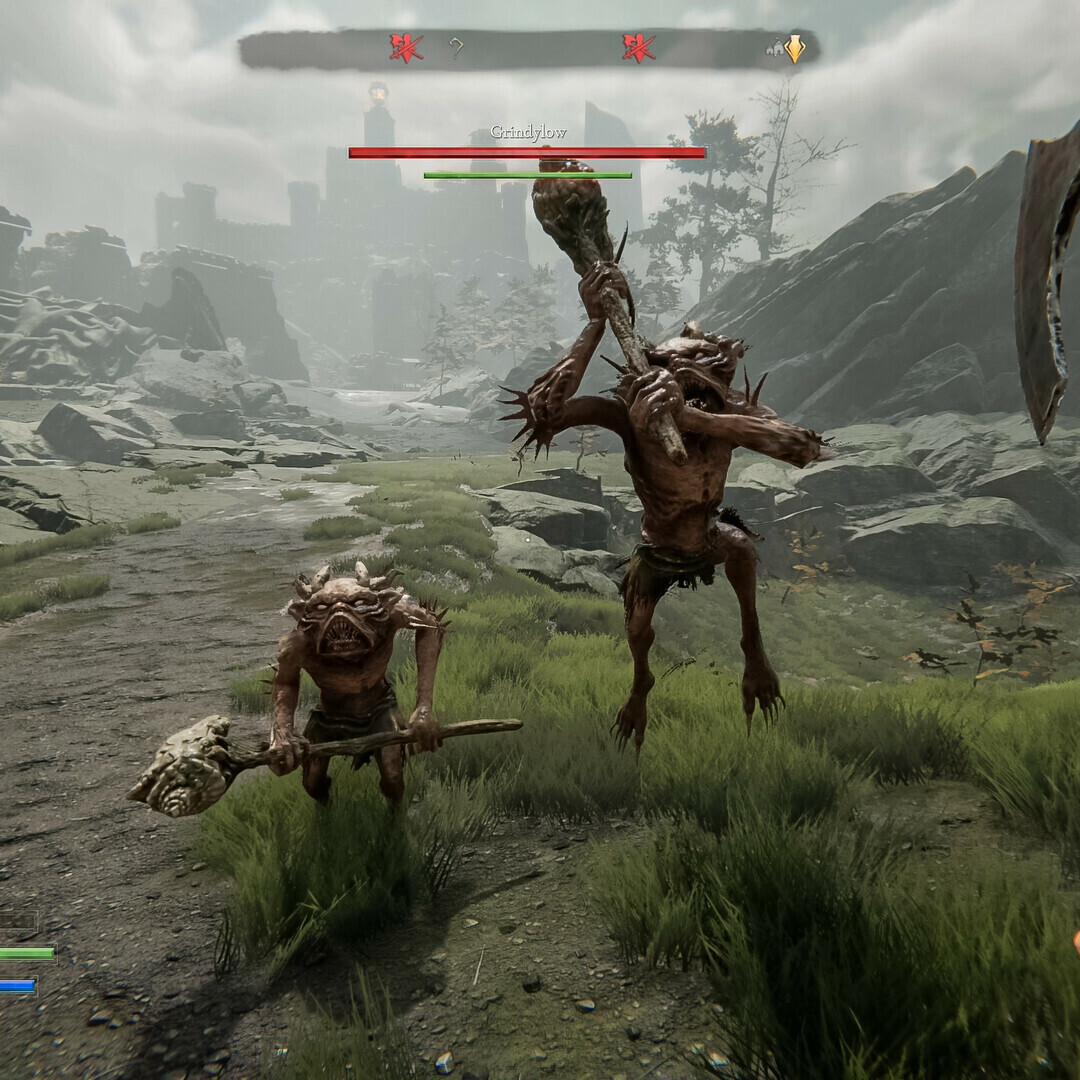Click the question mark compass marker
Screen dimensions: 1080x1080
pos(457,48)
